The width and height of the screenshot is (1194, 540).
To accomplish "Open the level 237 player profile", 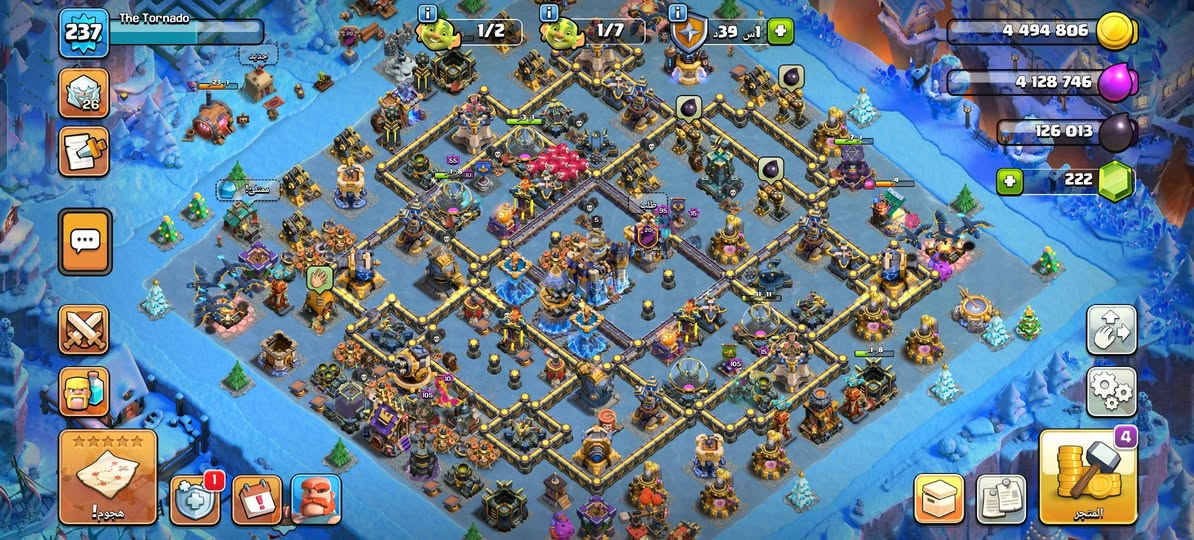I will [x=83, y=34].
